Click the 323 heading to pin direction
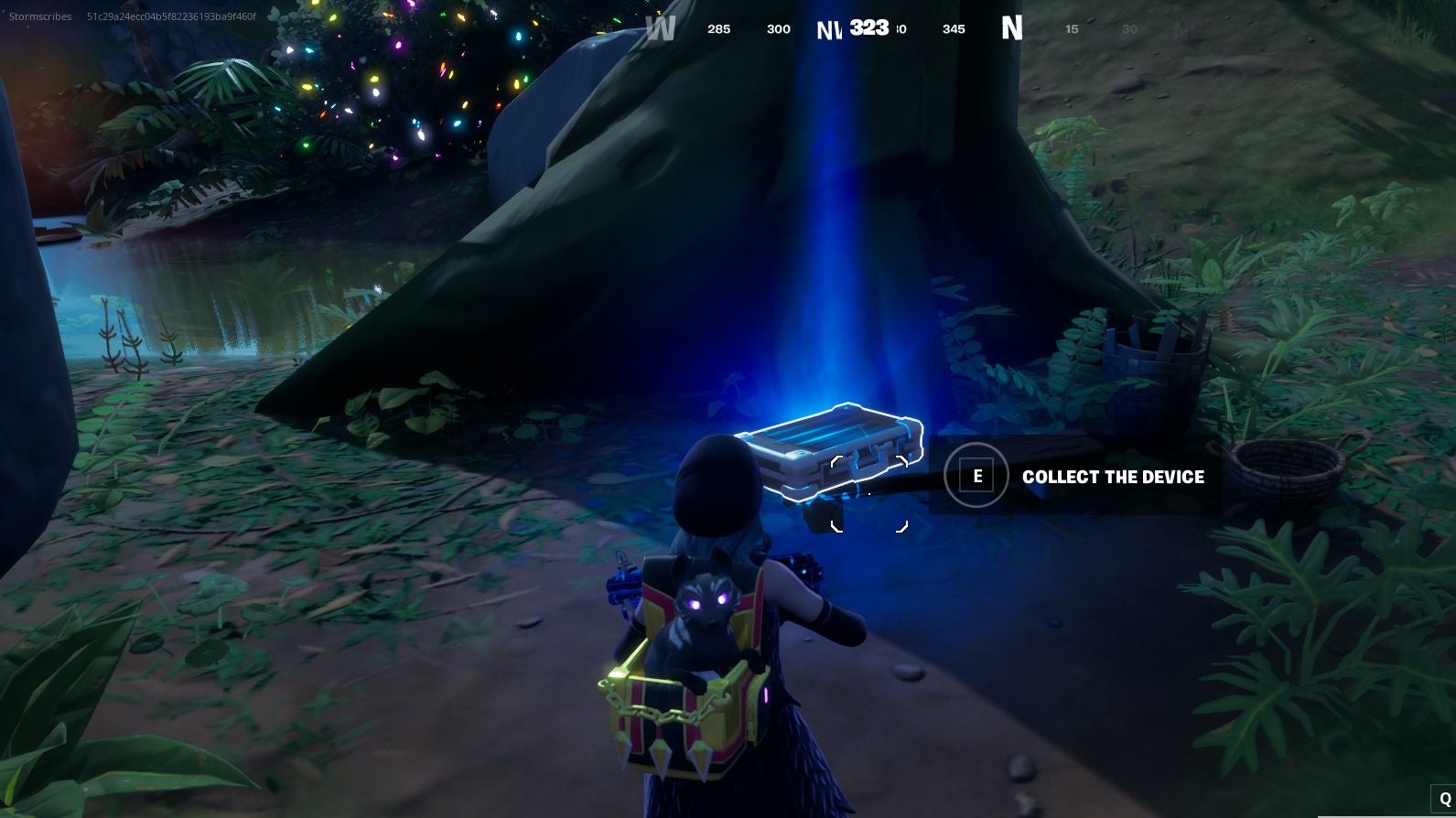 click(868, 27)
